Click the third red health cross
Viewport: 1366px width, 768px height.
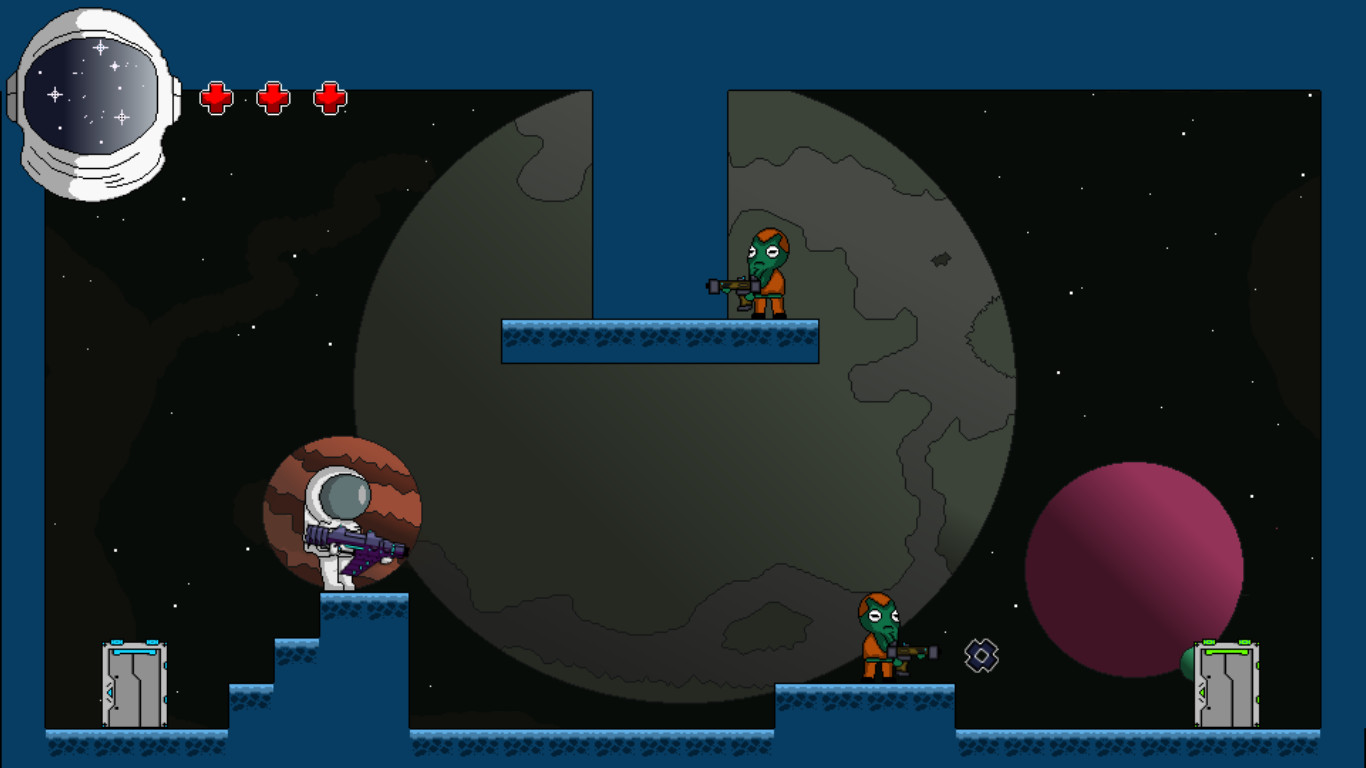328,97
